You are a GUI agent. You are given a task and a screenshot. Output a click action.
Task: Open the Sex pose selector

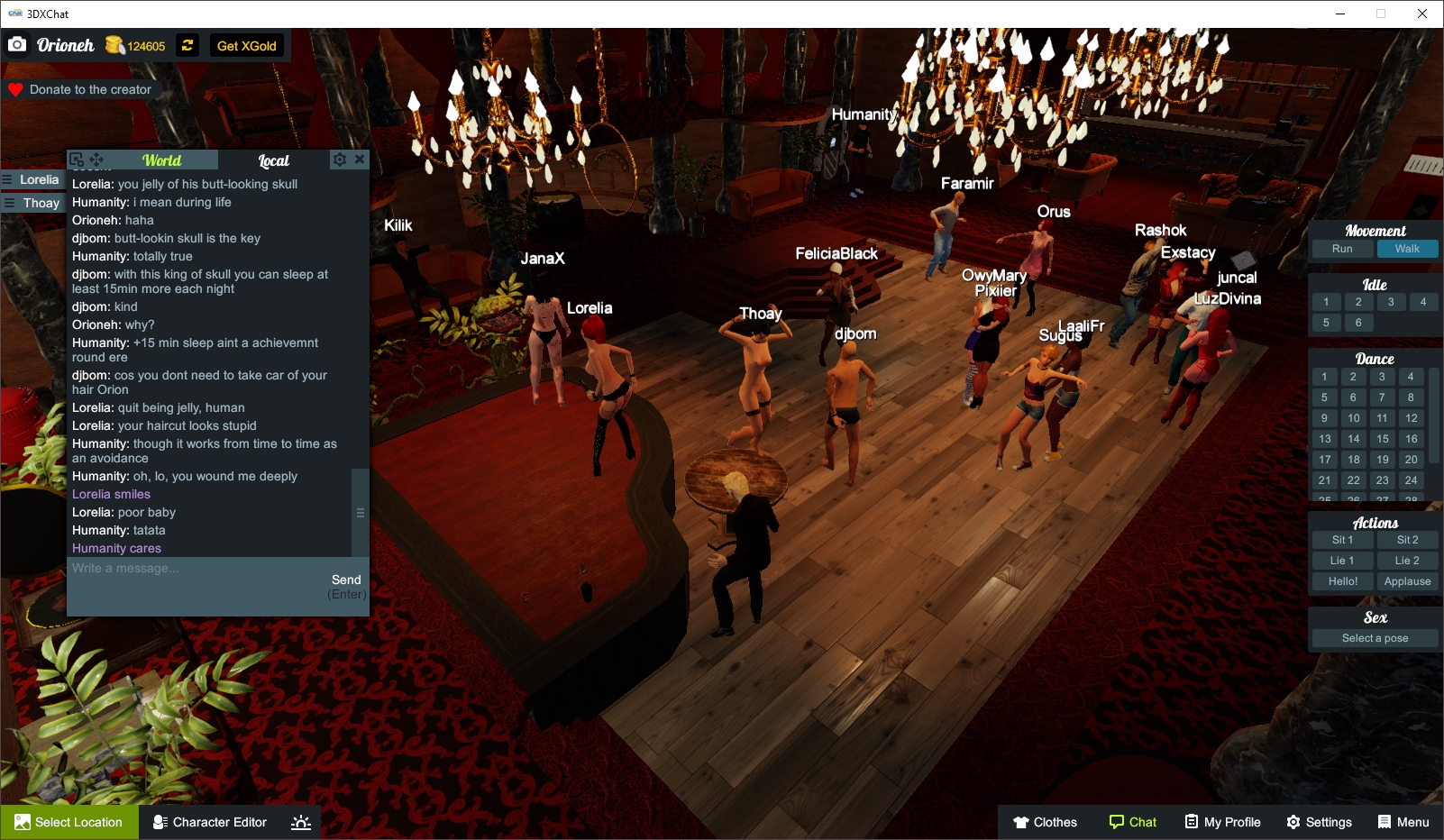tap(1374, 637)
